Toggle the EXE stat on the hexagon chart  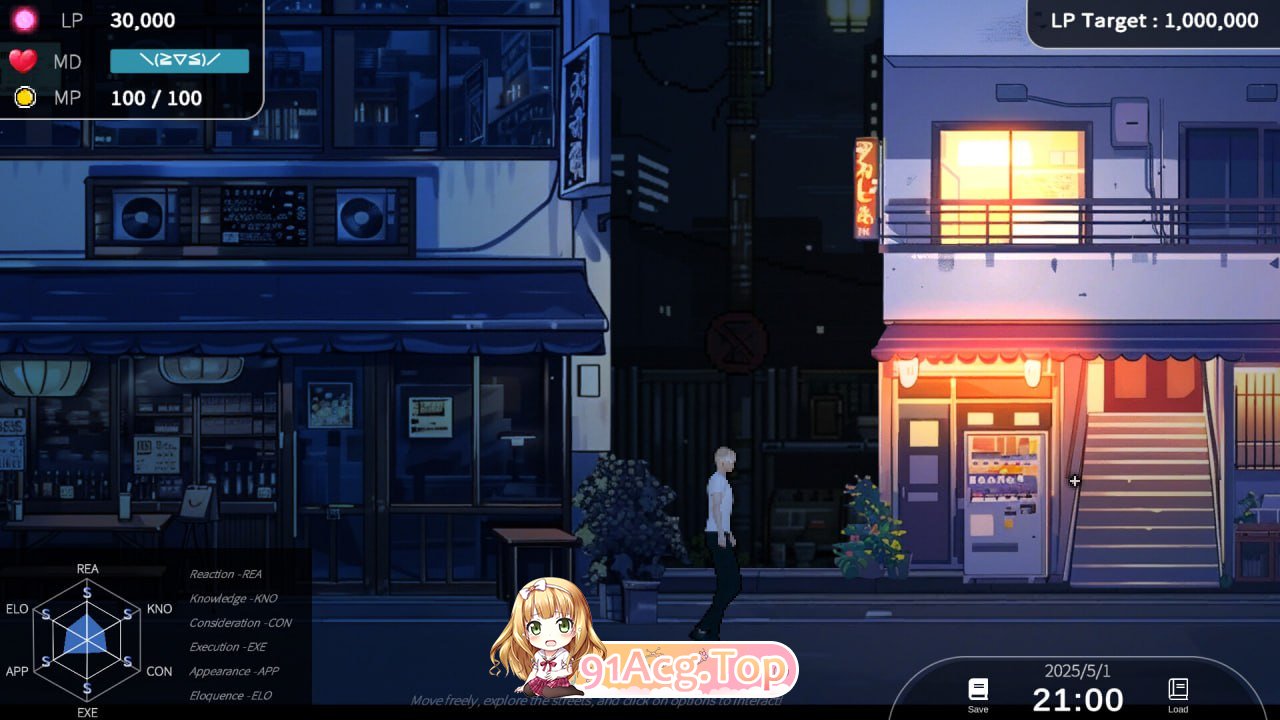tap(87, 713)
